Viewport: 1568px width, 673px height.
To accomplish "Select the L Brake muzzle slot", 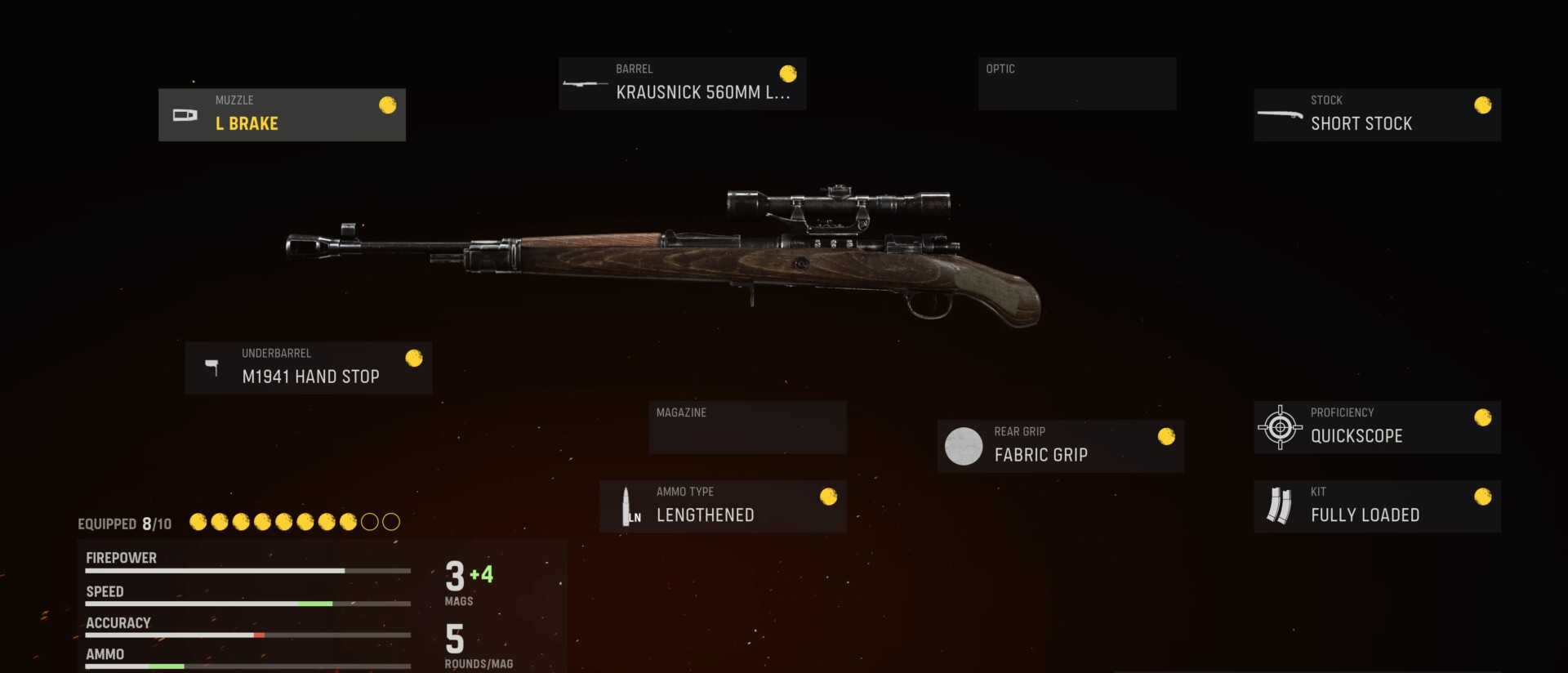I will (x=282, y=115).
